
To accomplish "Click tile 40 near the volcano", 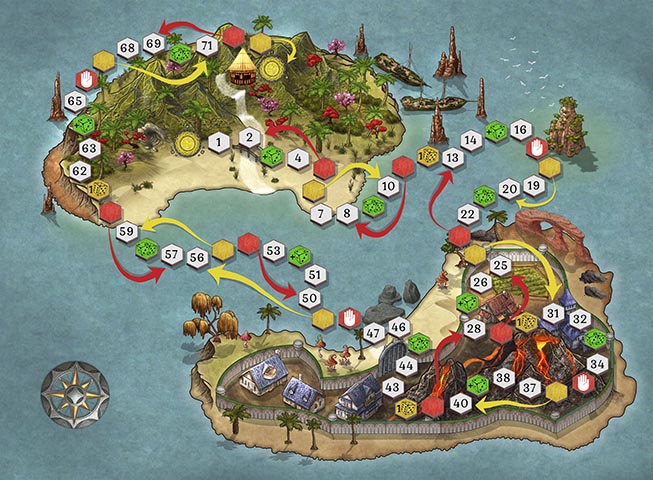I will pos(460,403).
